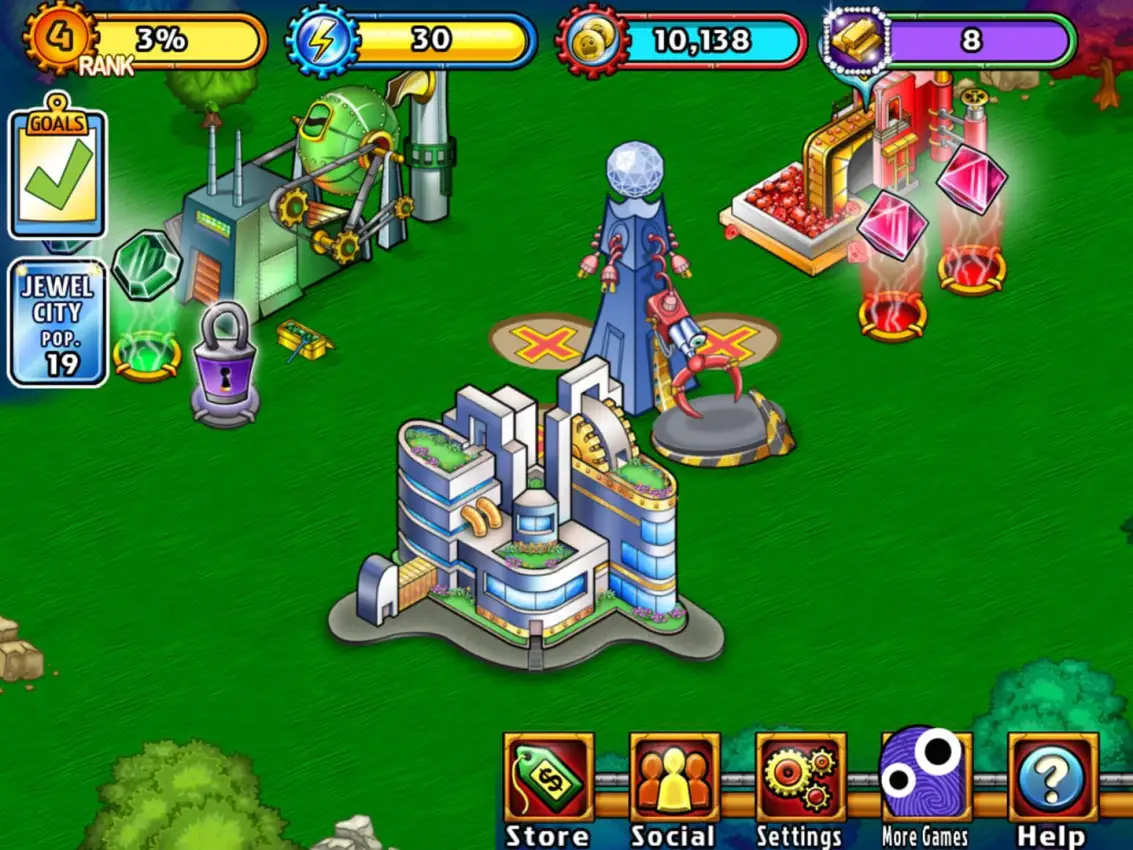The height and width of the screenshot is (850, 1133).
Task: Open the Goals clipboard
Action: (57, 174)
